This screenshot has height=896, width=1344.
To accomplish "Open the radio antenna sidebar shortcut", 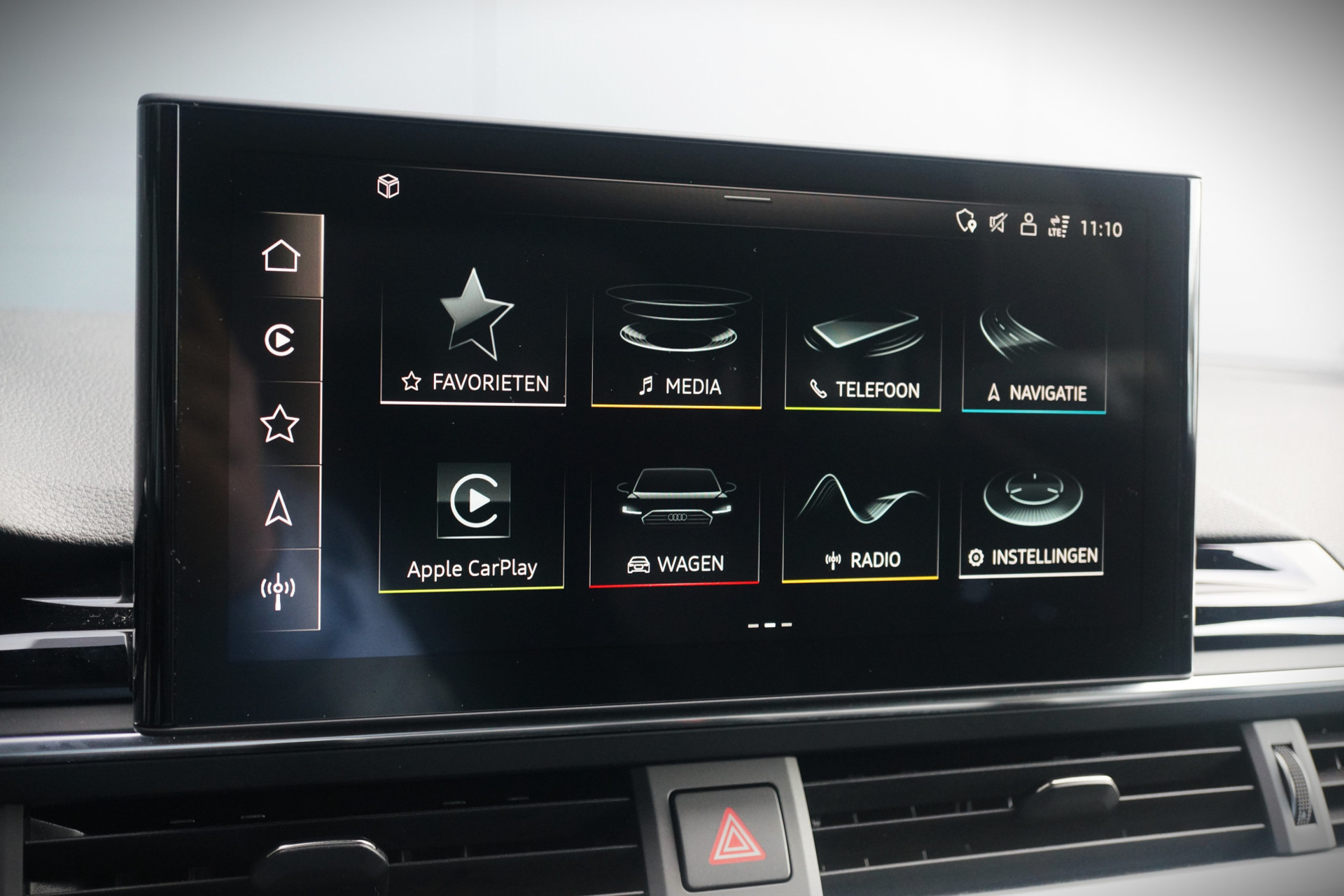I will coord(278,590).
